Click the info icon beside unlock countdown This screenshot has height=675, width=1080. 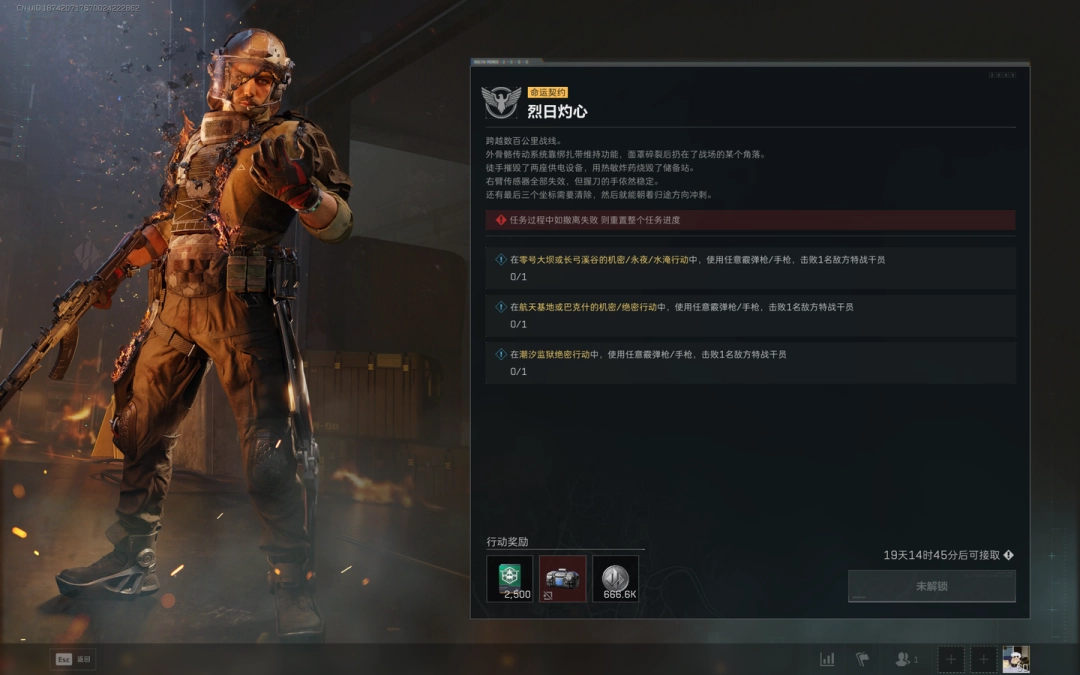click(x=1009, y=555)
